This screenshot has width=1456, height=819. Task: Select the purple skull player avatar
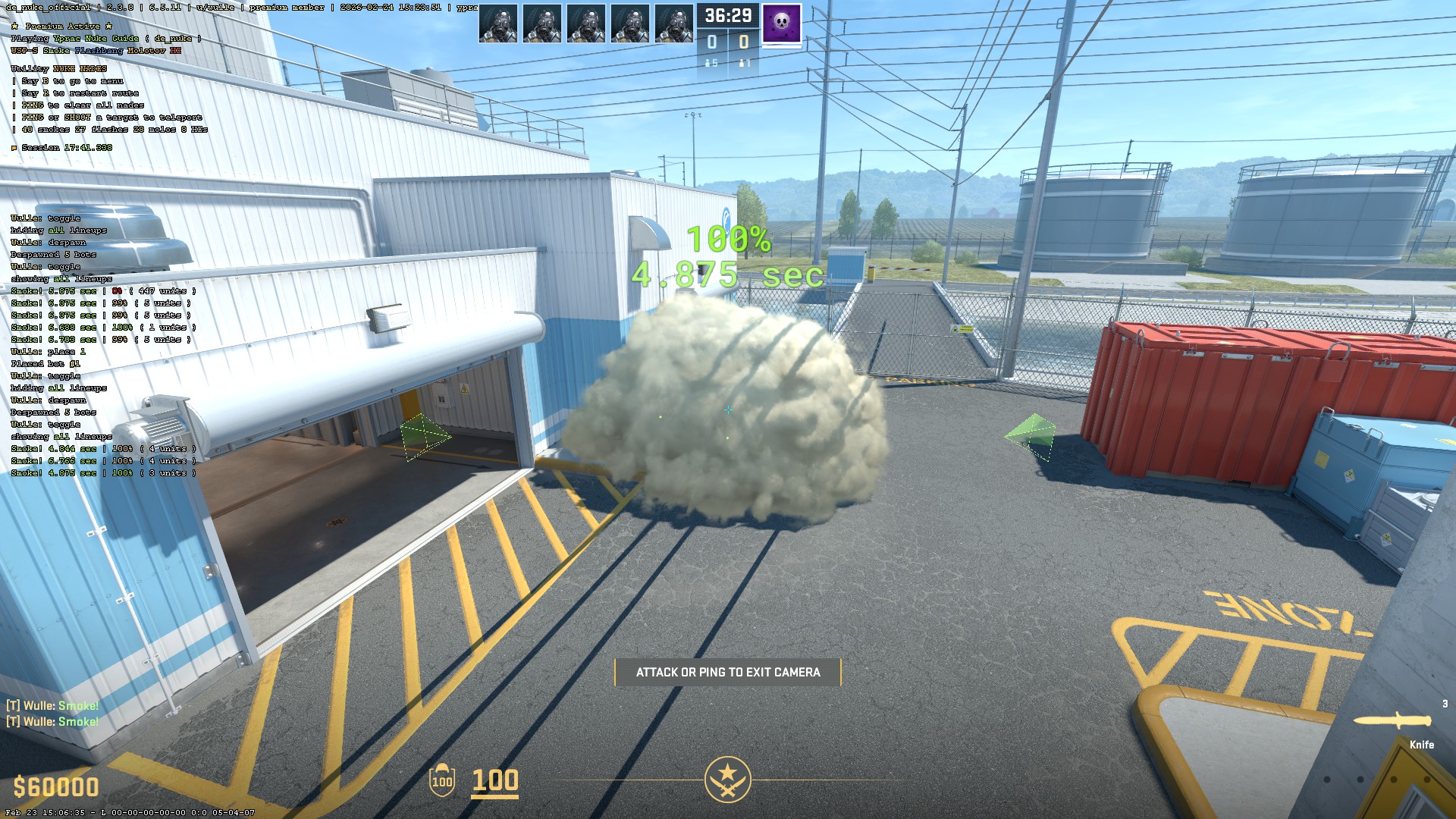781,23
